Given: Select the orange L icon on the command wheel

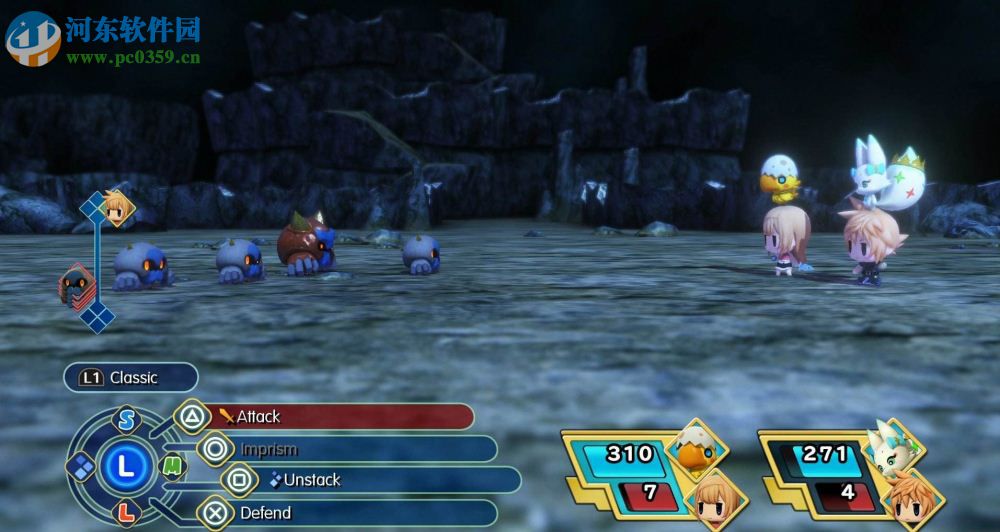Looking at the screenshot, I should [125, 512].
